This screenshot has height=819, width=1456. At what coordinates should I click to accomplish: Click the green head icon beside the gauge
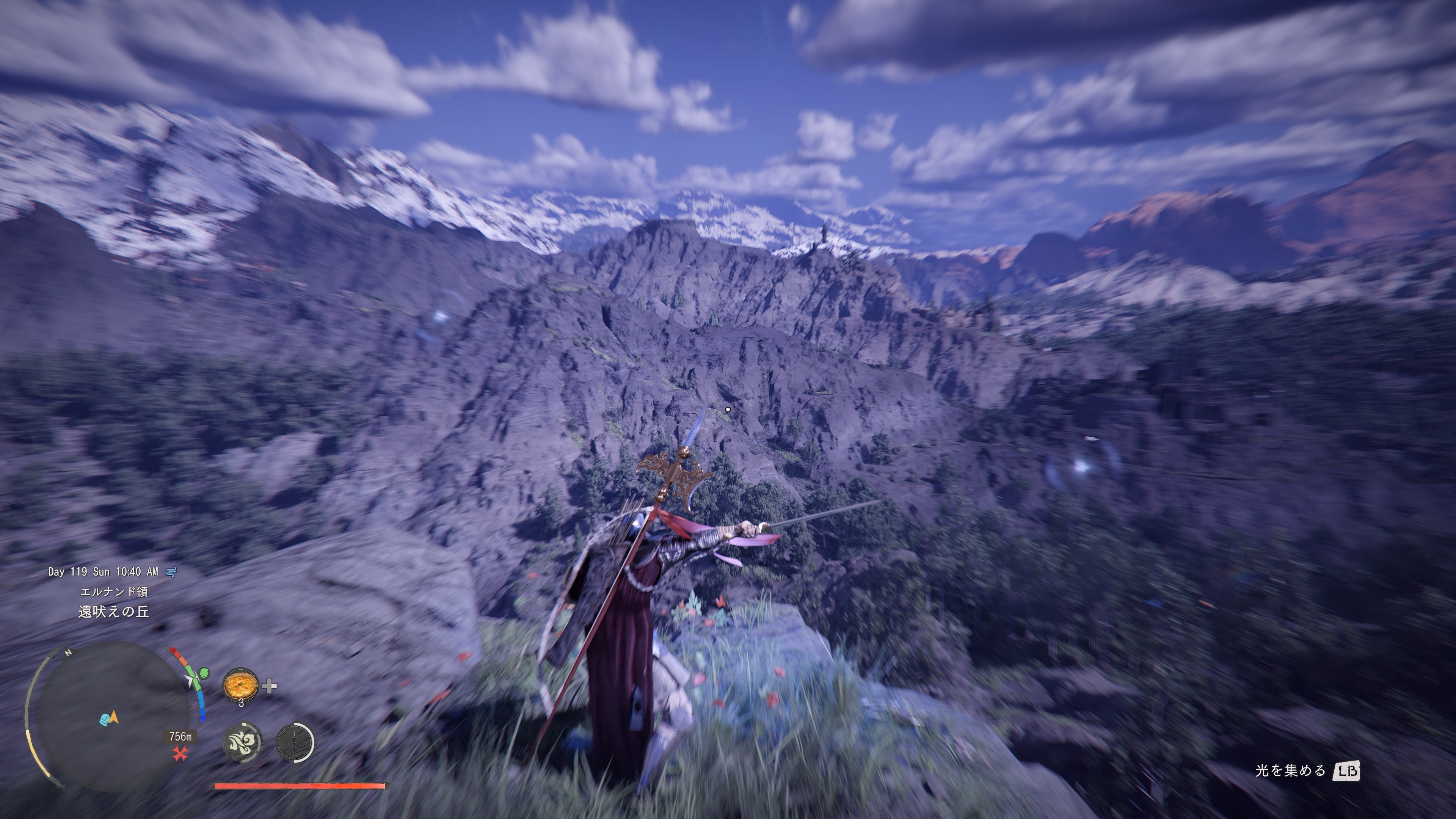tap(204, 673)
